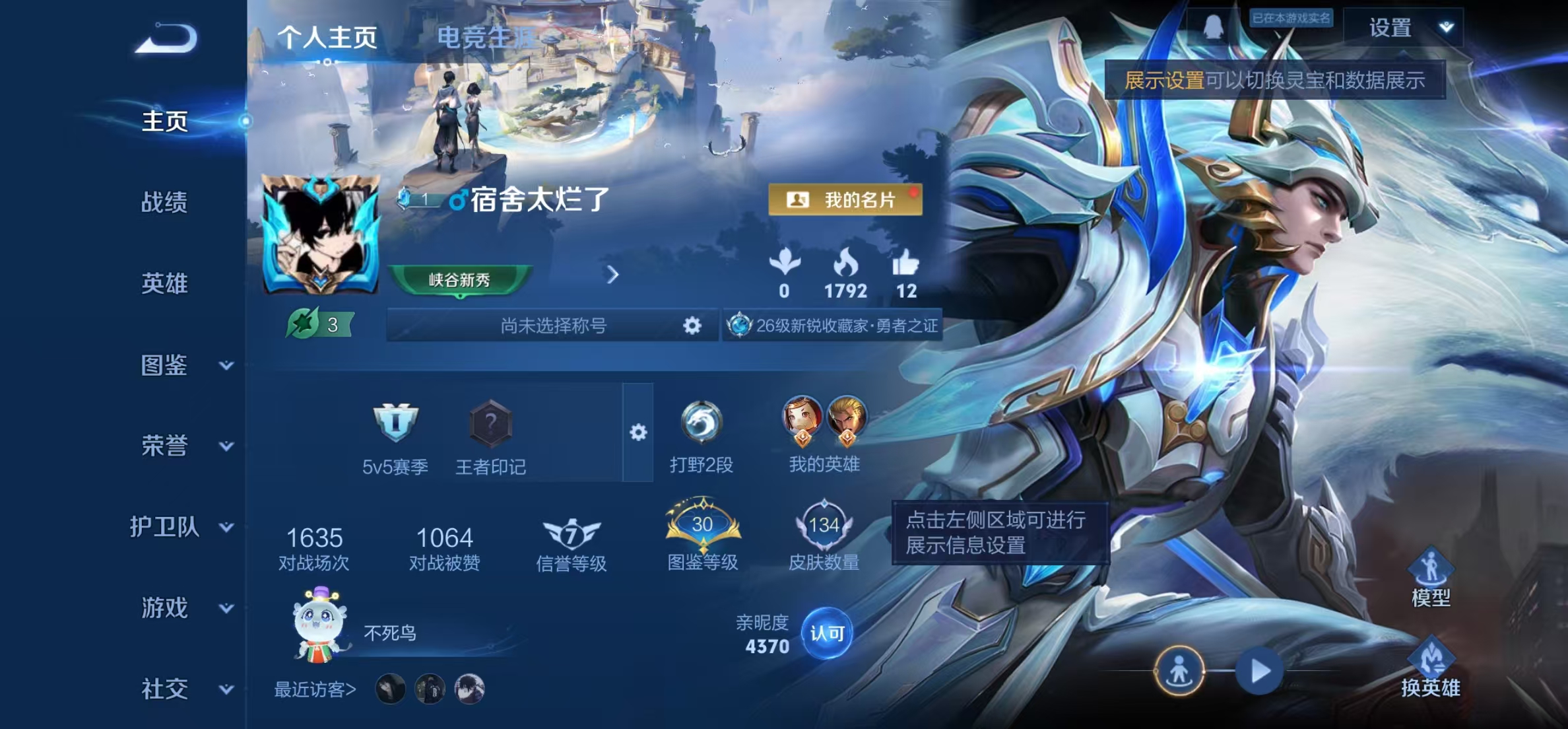
Task: Click the 26级新锐收藏家·勇者之证 collector badge
Action: [x=835, y=324]
